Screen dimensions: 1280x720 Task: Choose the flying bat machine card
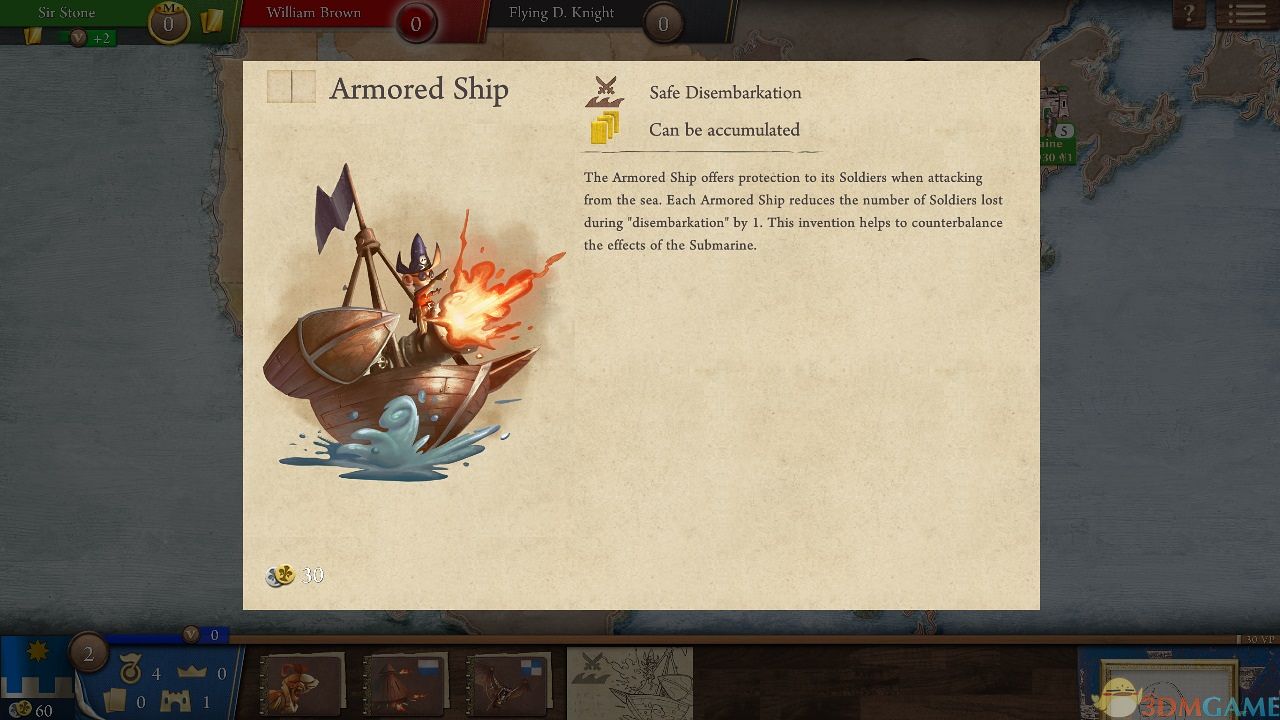(x=508, y=684)
